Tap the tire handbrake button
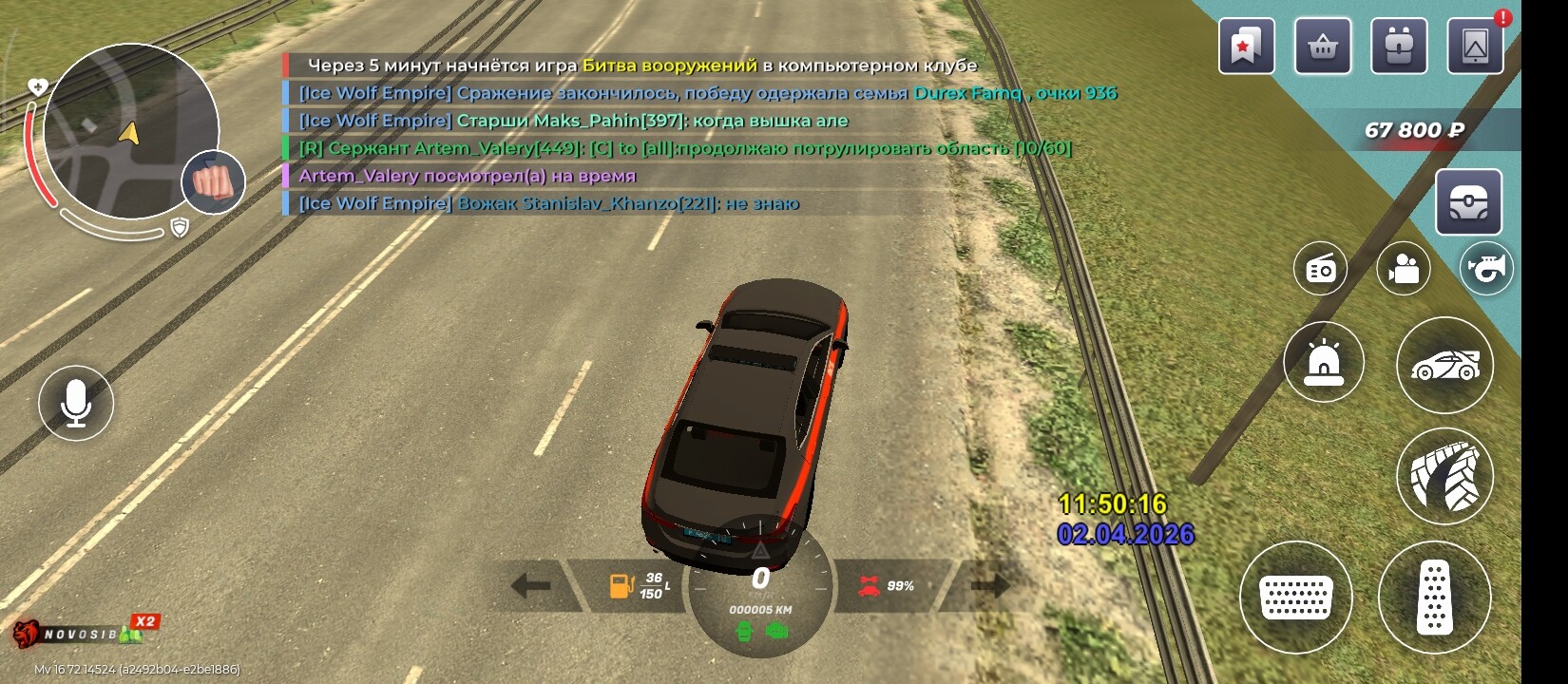This screenshot has width=1568, height=684. (1444, 476)
